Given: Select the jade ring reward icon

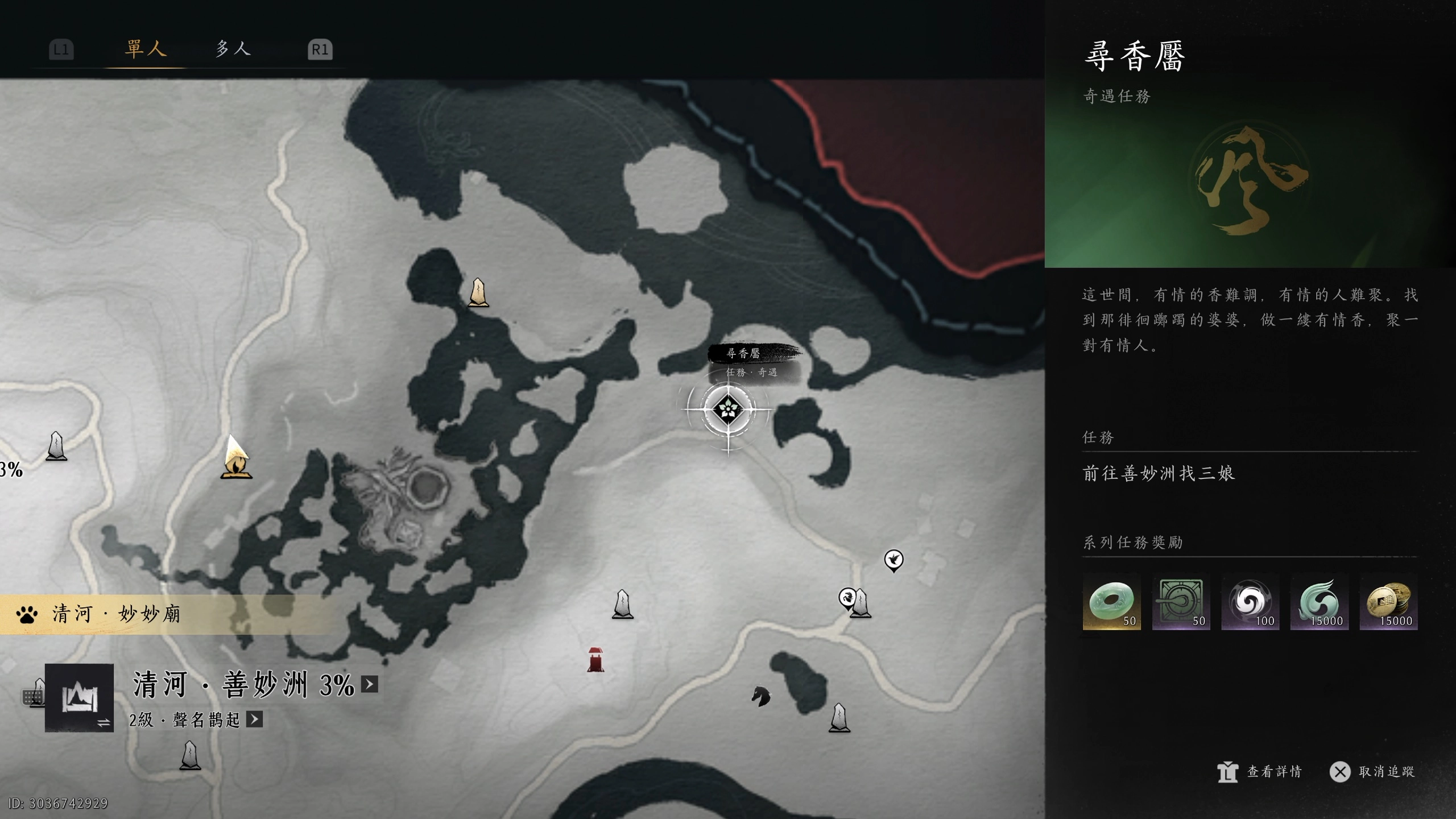Looking at the screenshot, I should tap(1111, 602).
